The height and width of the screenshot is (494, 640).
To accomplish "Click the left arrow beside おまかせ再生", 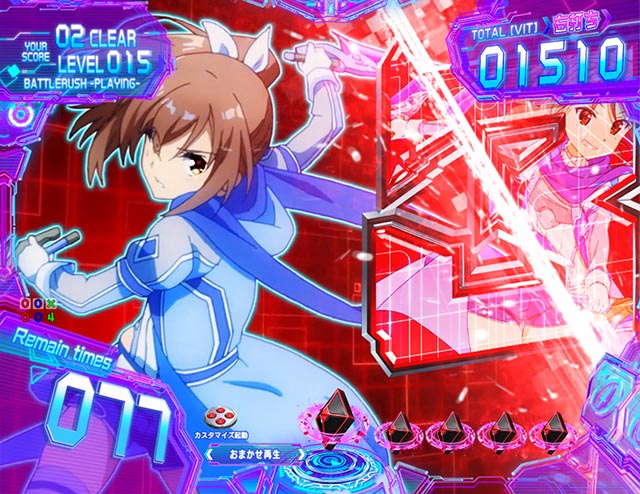I will pos(211,454).
